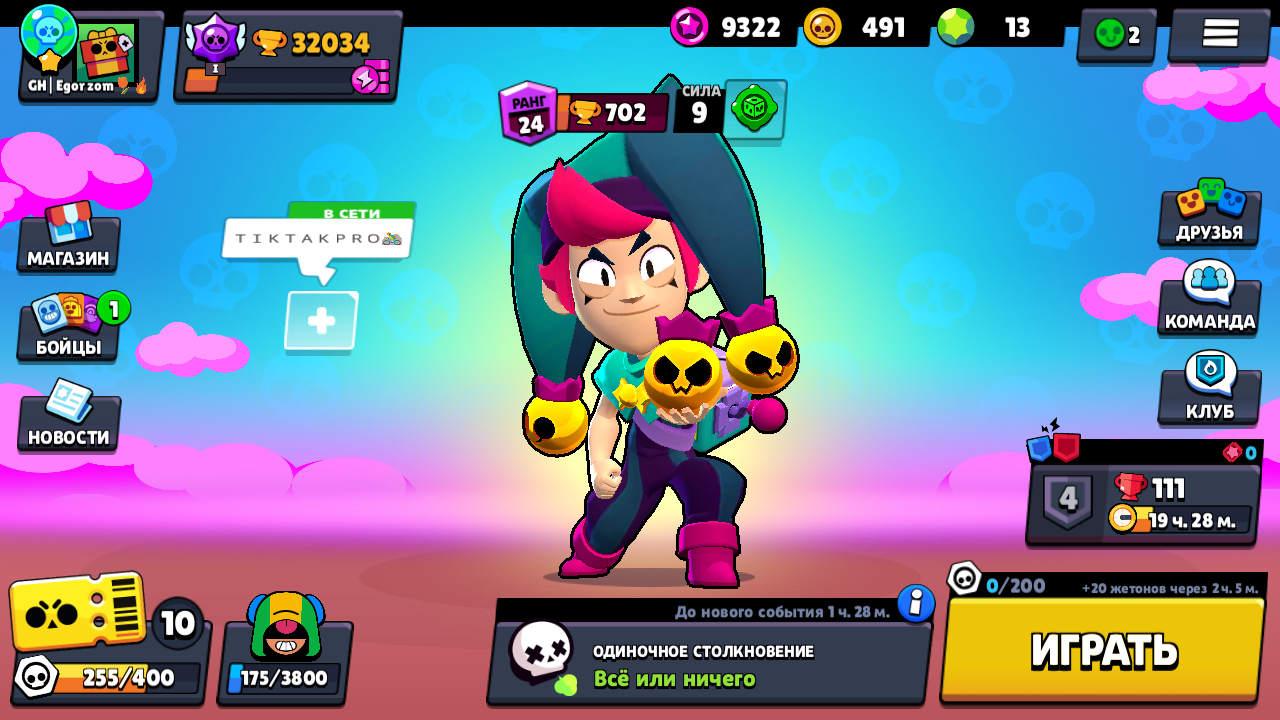The height and width of the screenshot is (720, 1280).
Task: Open the КОМАНДА team menu
Action: coord(1209,300)
